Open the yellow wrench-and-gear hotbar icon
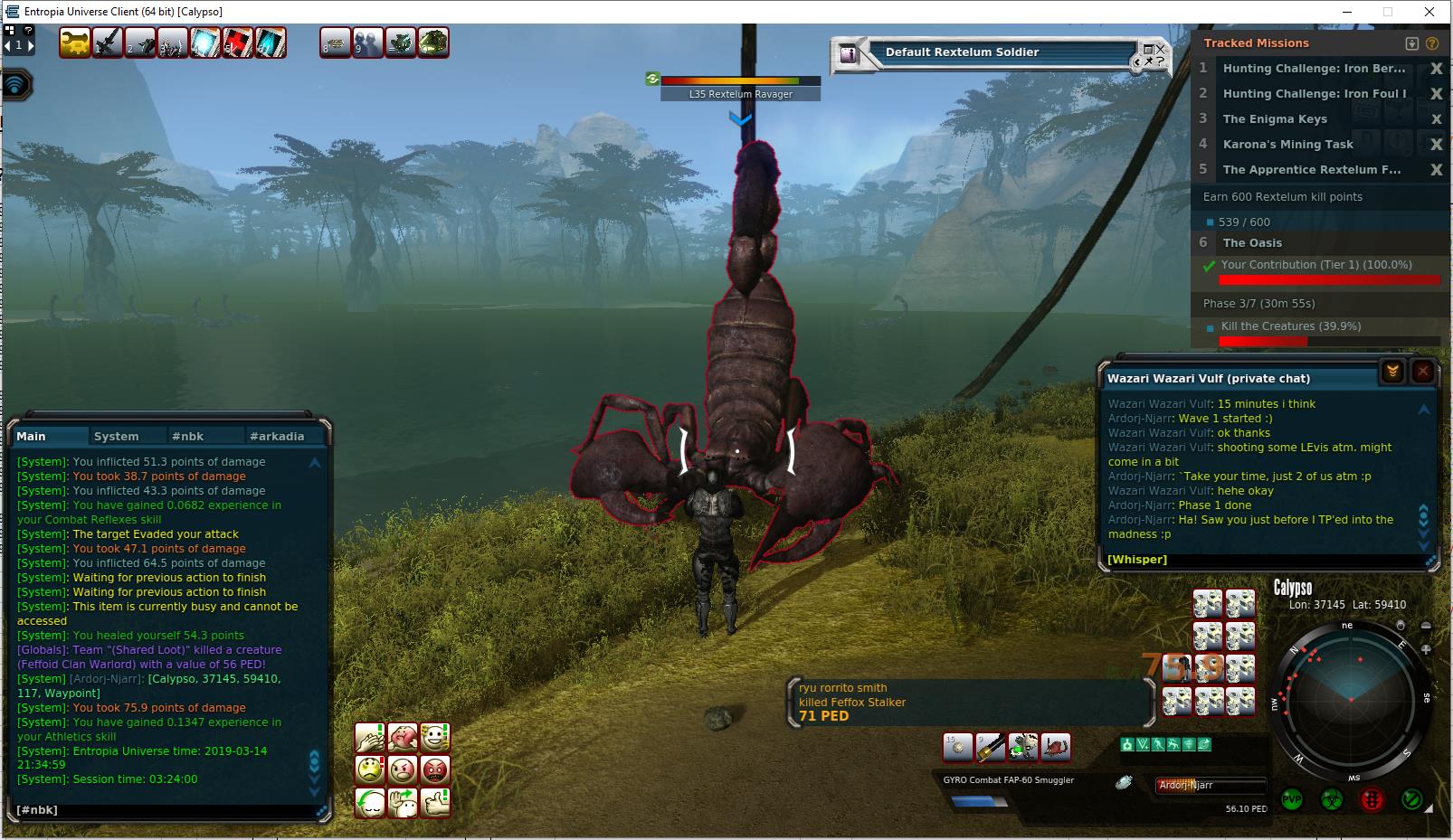This screenshot has width=1453, height=840. click(75, 42)
